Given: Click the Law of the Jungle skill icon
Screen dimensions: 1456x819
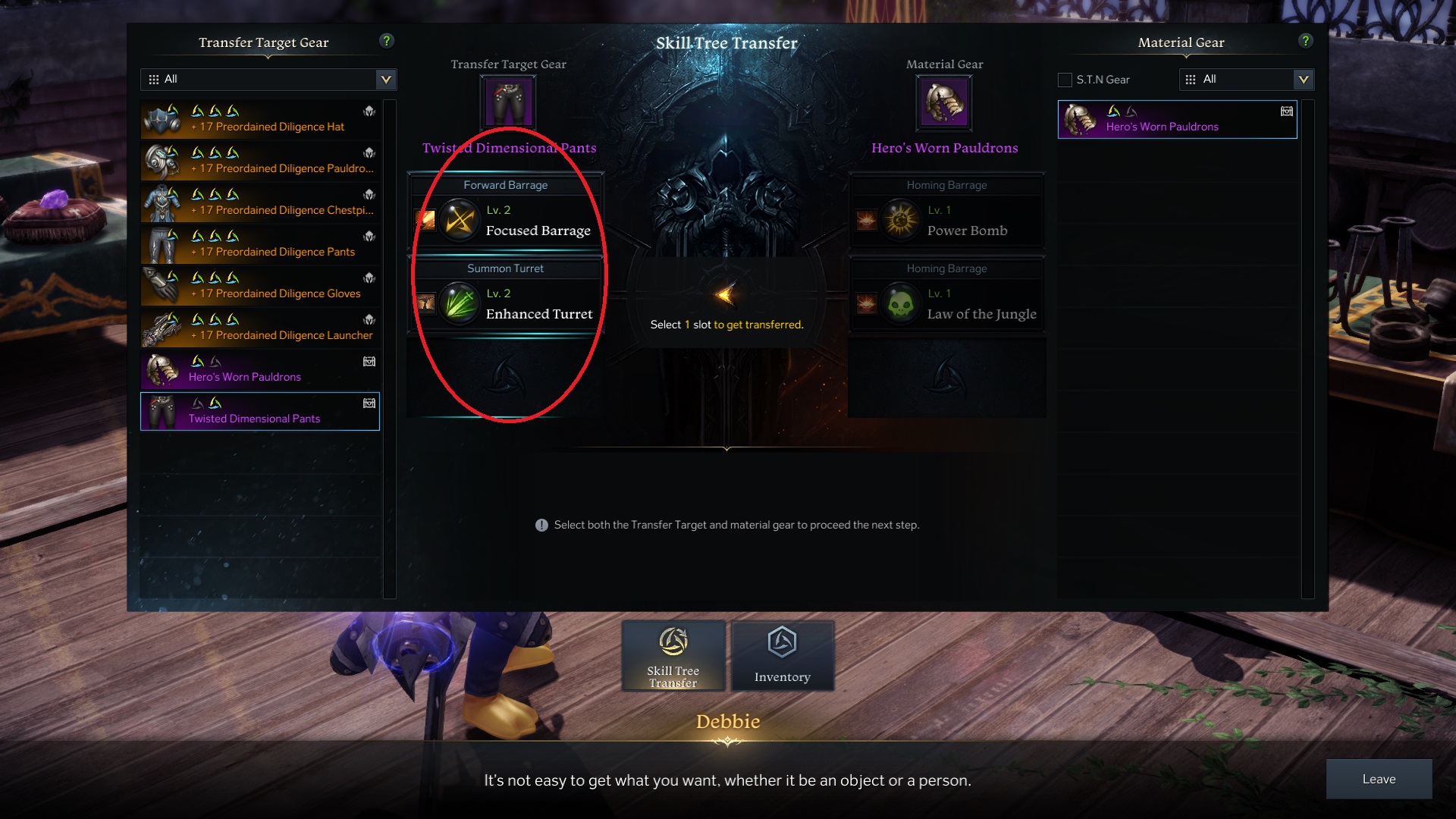Looking at the screenshot, I should pos(901,304).
